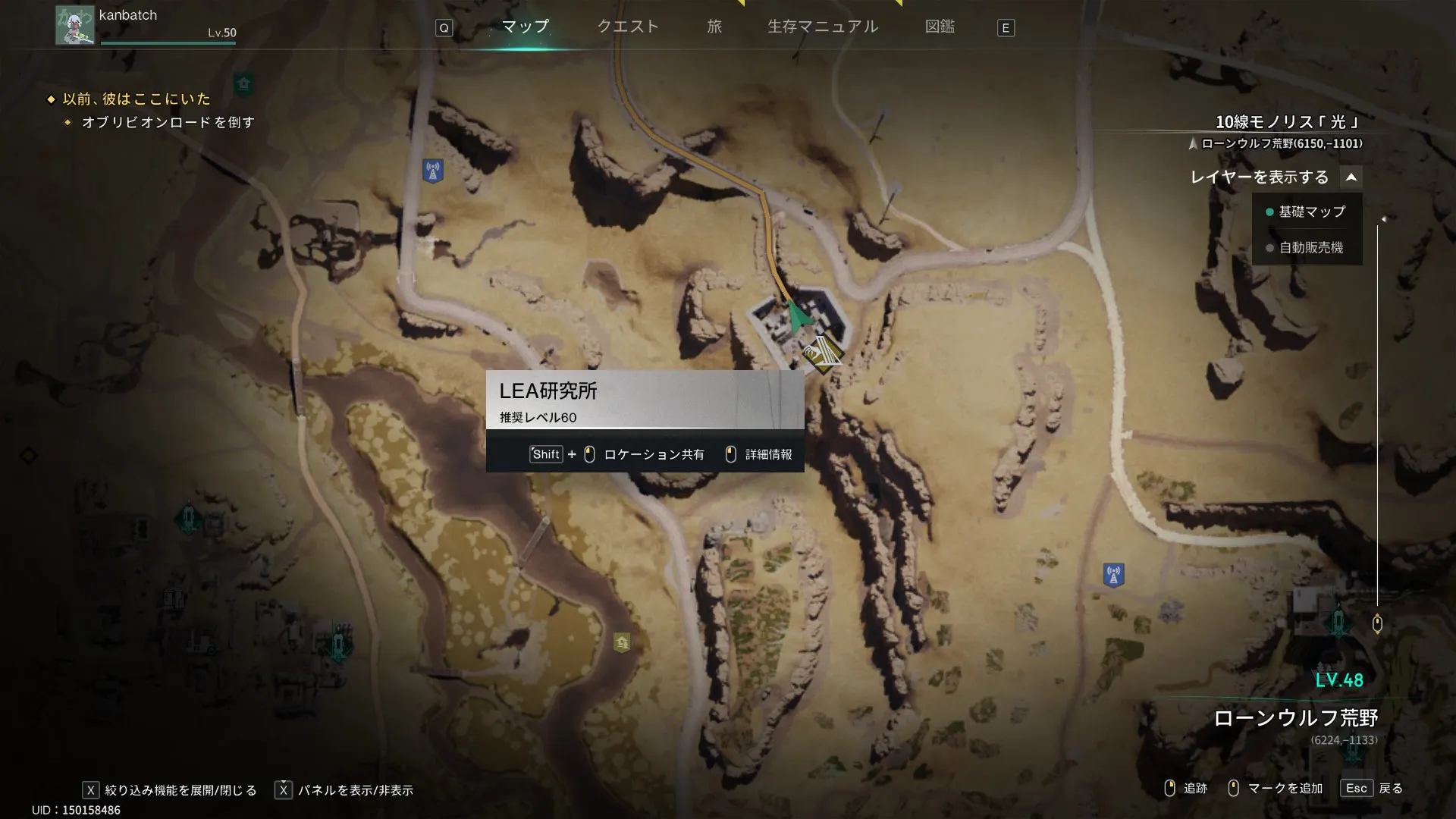Switch to the 図鑑 tab
Image resolution: width=1456 pixels, height=819 pixels.
[940, 27]
